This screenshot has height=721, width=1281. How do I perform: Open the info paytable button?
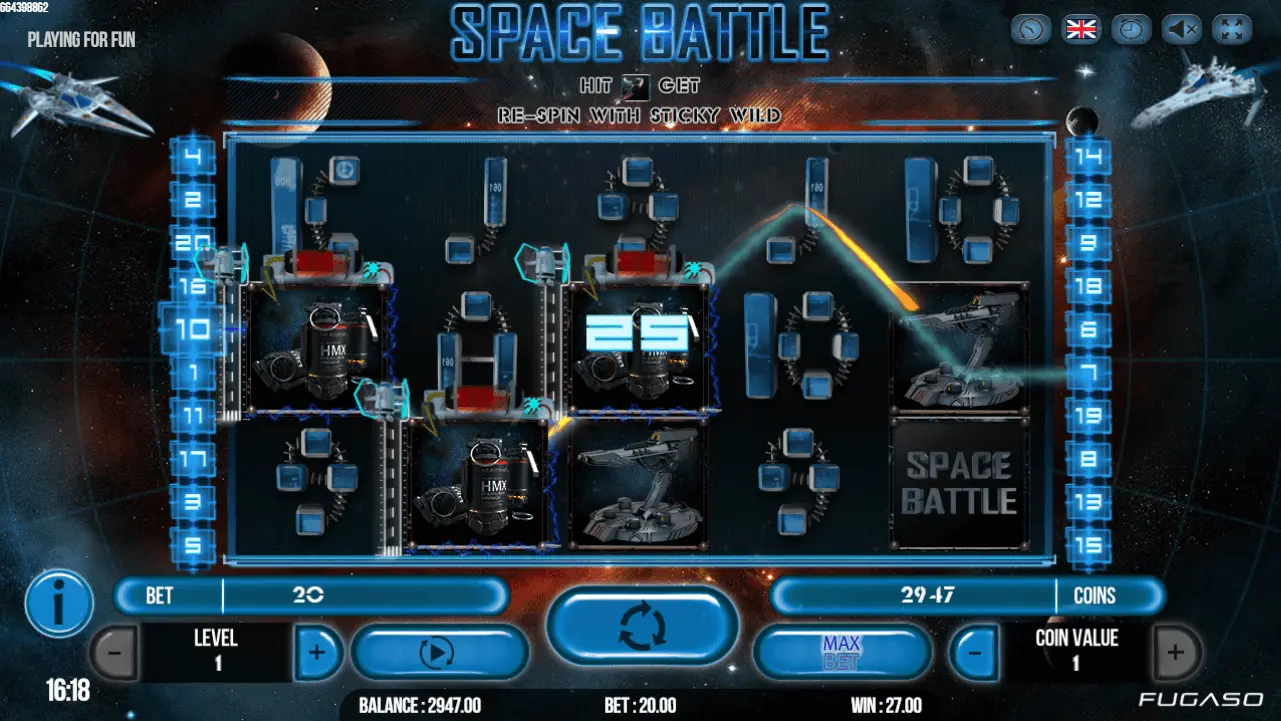point(59,603)
